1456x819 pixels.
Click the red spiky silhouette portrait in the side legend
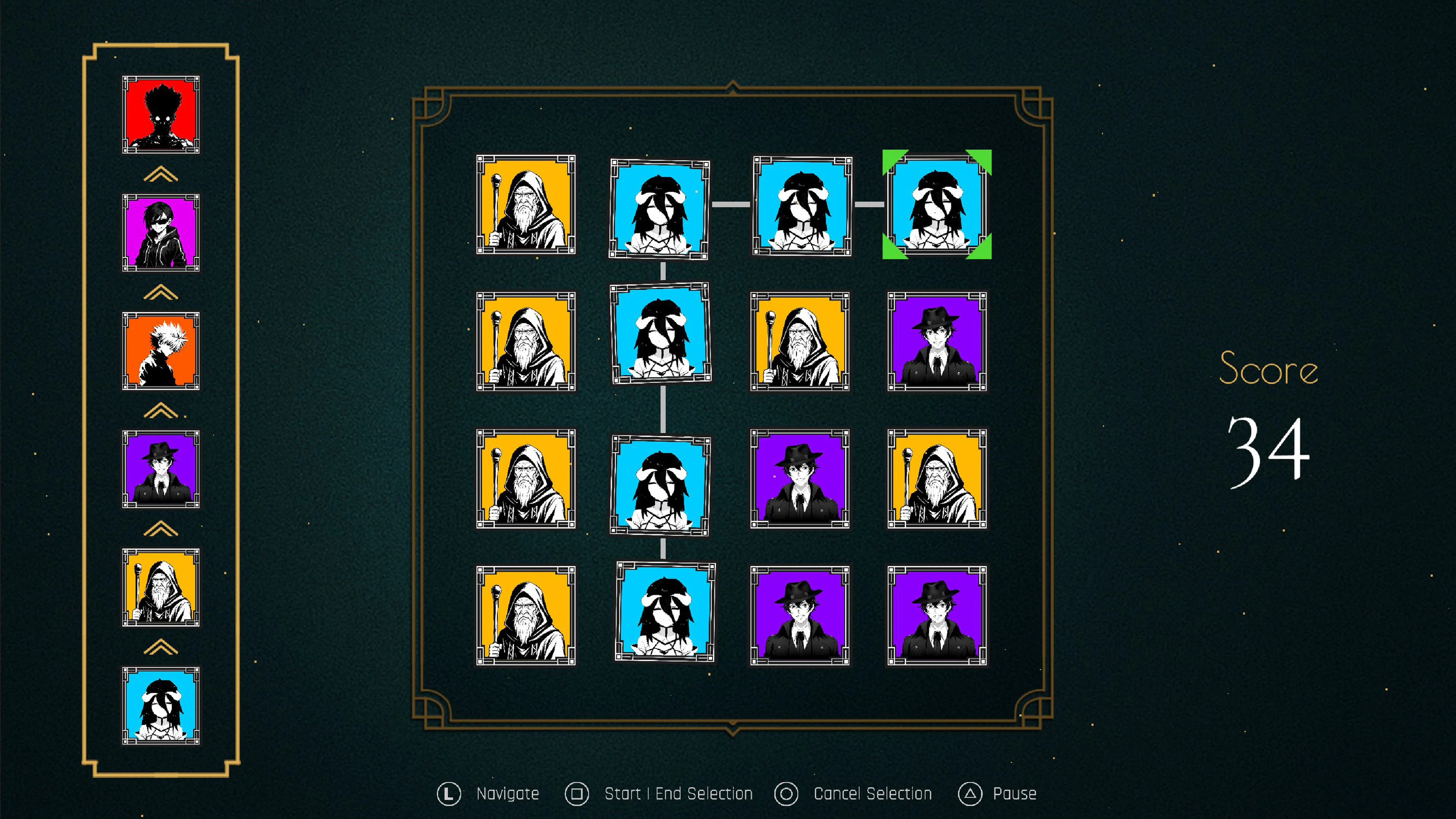[x=161, y=115]
